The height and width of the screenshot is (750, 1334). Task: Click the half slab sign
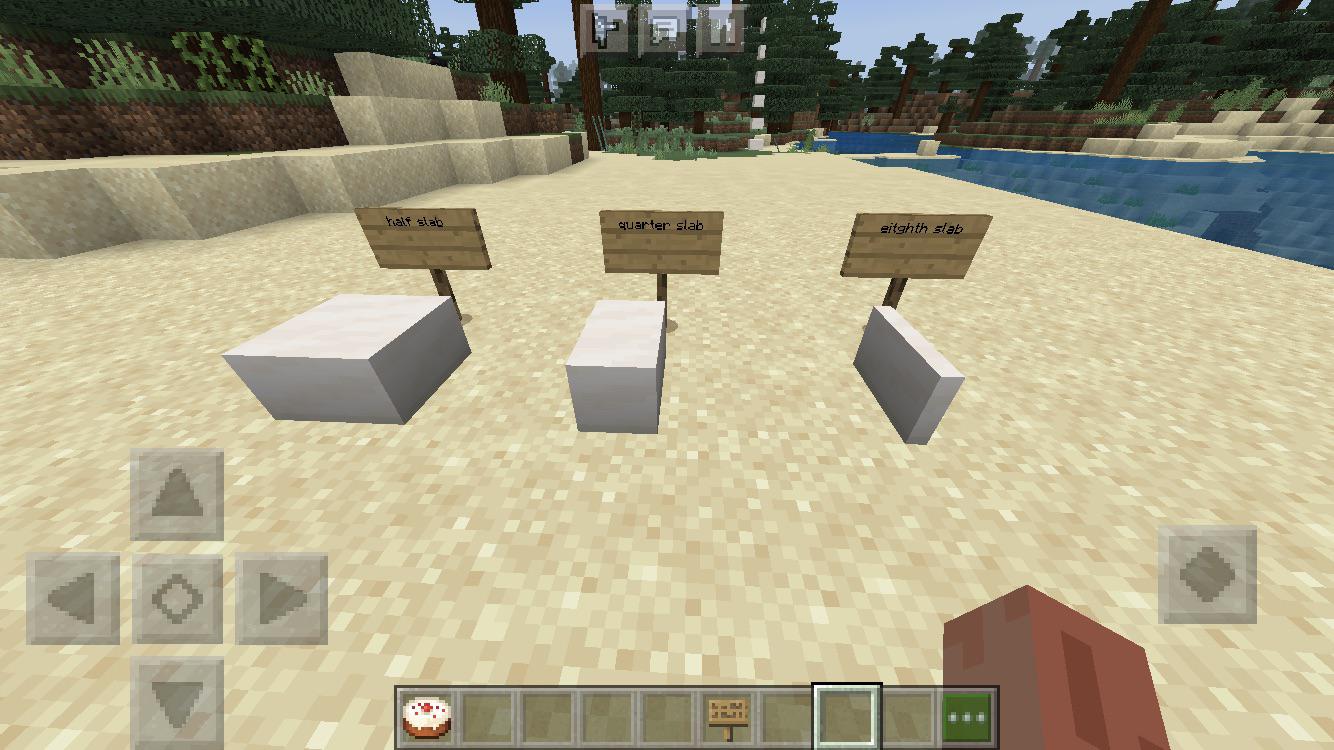click(424, 240)
